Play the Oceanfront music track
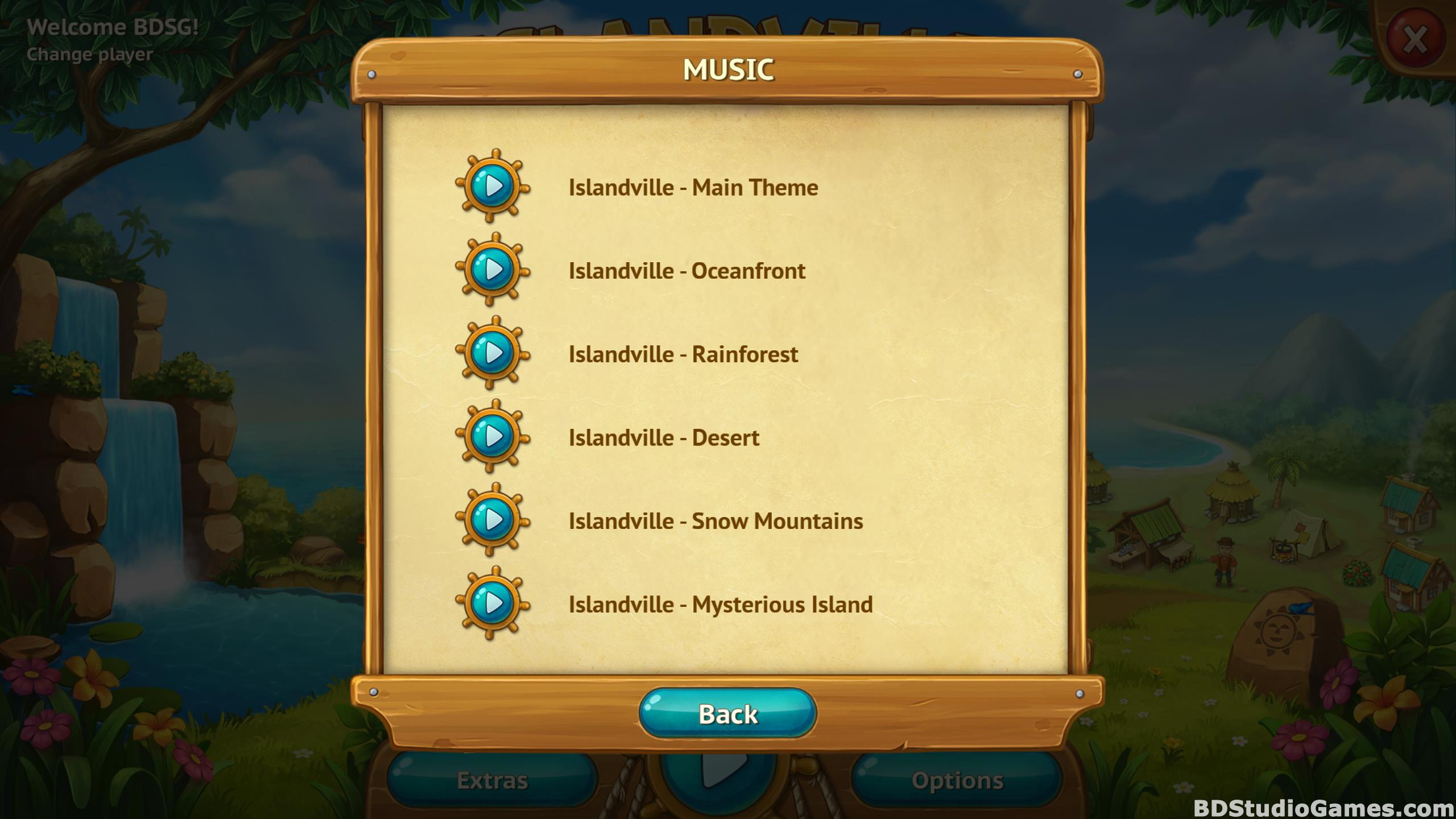The image size is (1456, 819). coord(493,270)
